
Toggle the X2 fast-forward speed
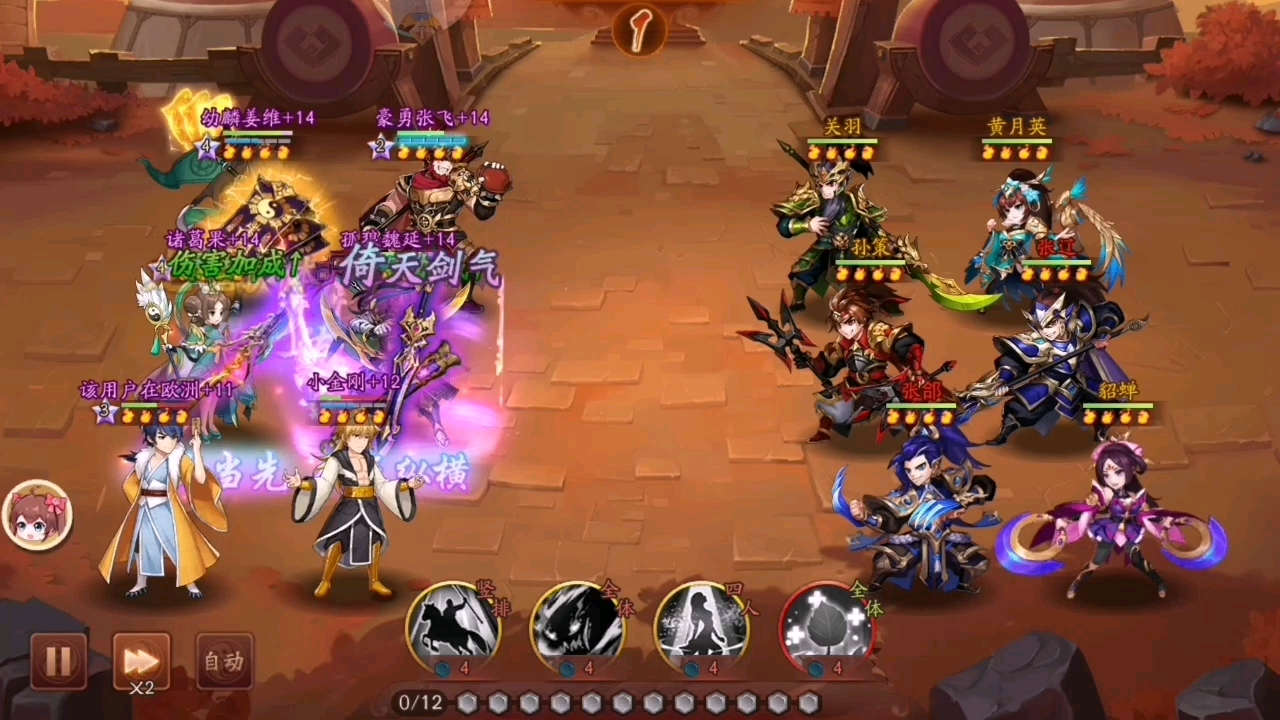(x=141, y=661)
